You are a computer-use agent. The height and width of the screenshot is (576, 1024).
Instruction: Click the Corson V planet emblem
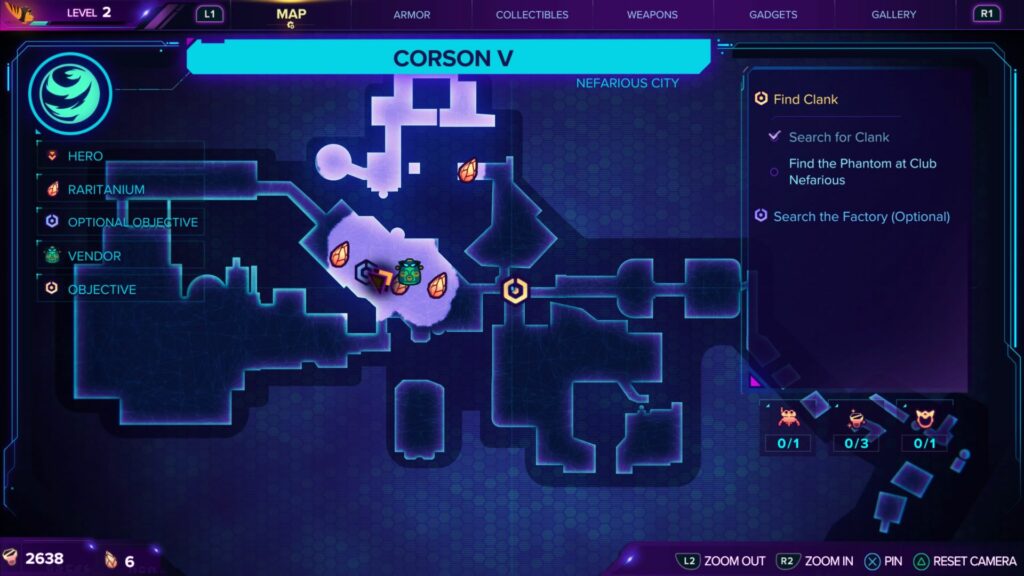click(70, 93)
